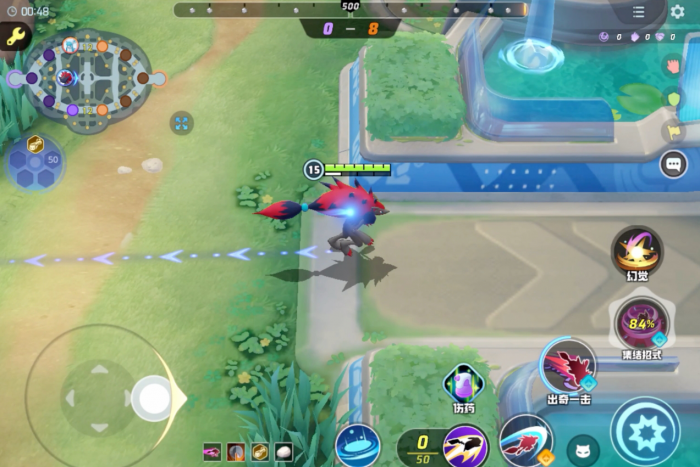The width and height of the screenshot is (700, 467).
Task: Open the settings gear
Action: pyautogui.click(x=678, y=12)
